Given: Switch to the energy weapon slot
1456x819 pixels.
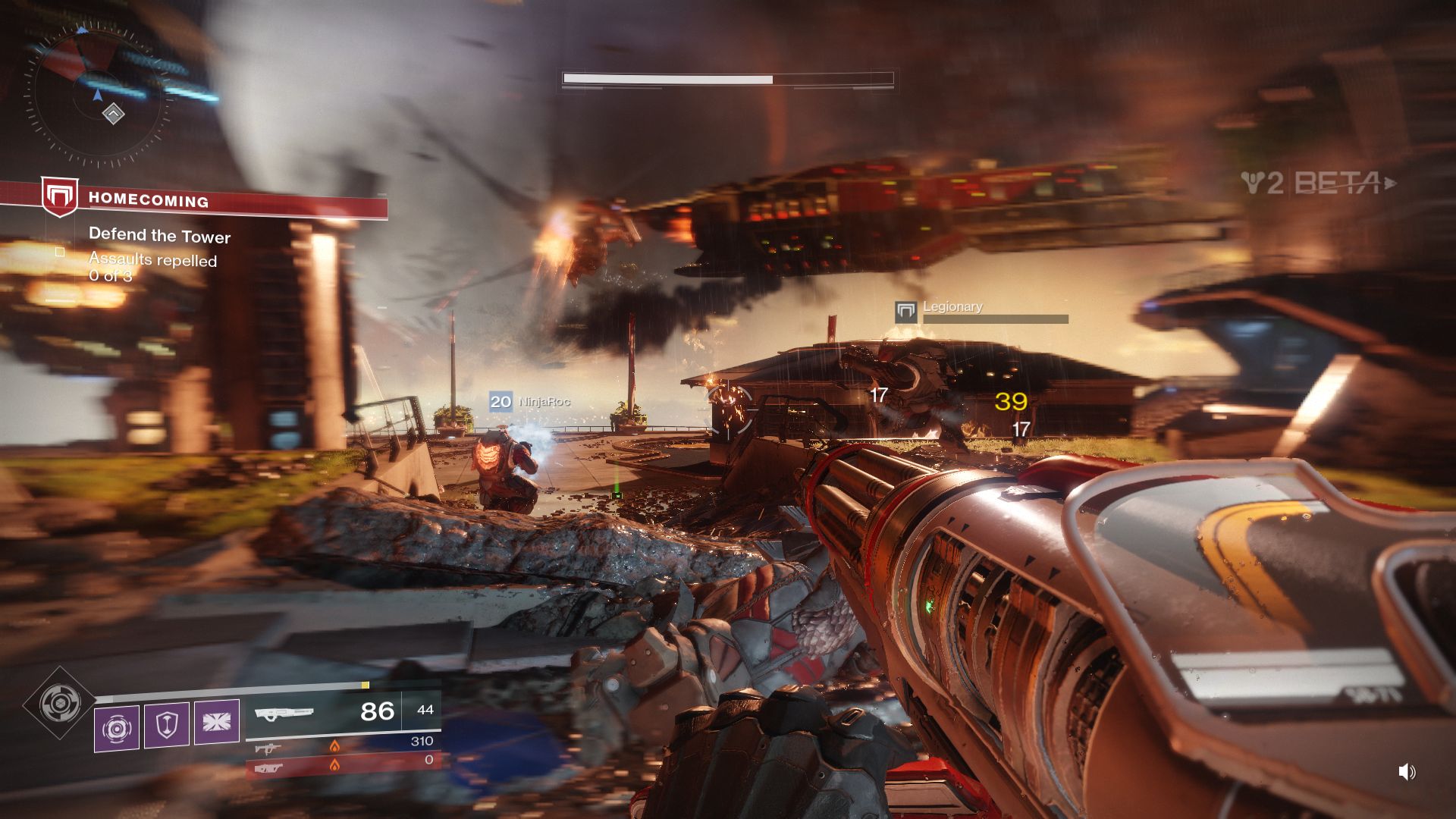Looking at the screenshot, I should (x=343, y=746).
